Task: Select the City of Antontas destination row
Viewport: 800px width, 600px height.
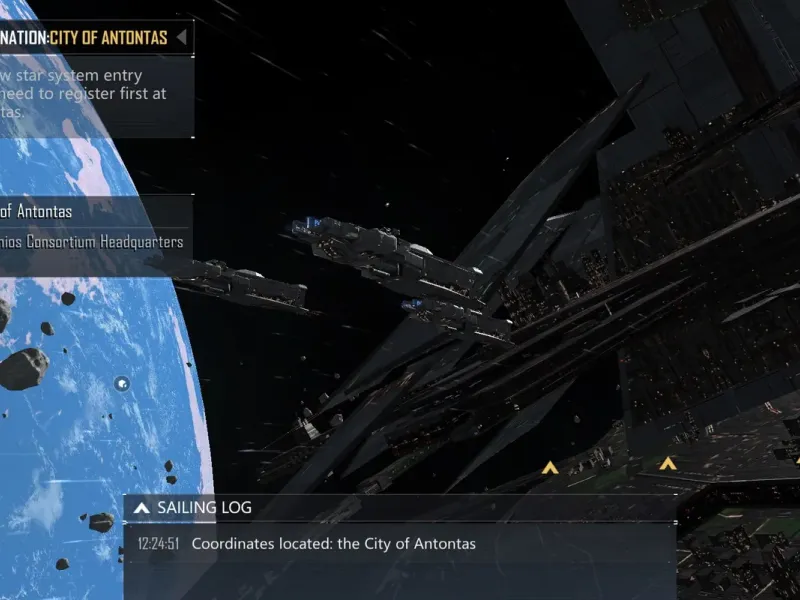Action: [60, 211]
